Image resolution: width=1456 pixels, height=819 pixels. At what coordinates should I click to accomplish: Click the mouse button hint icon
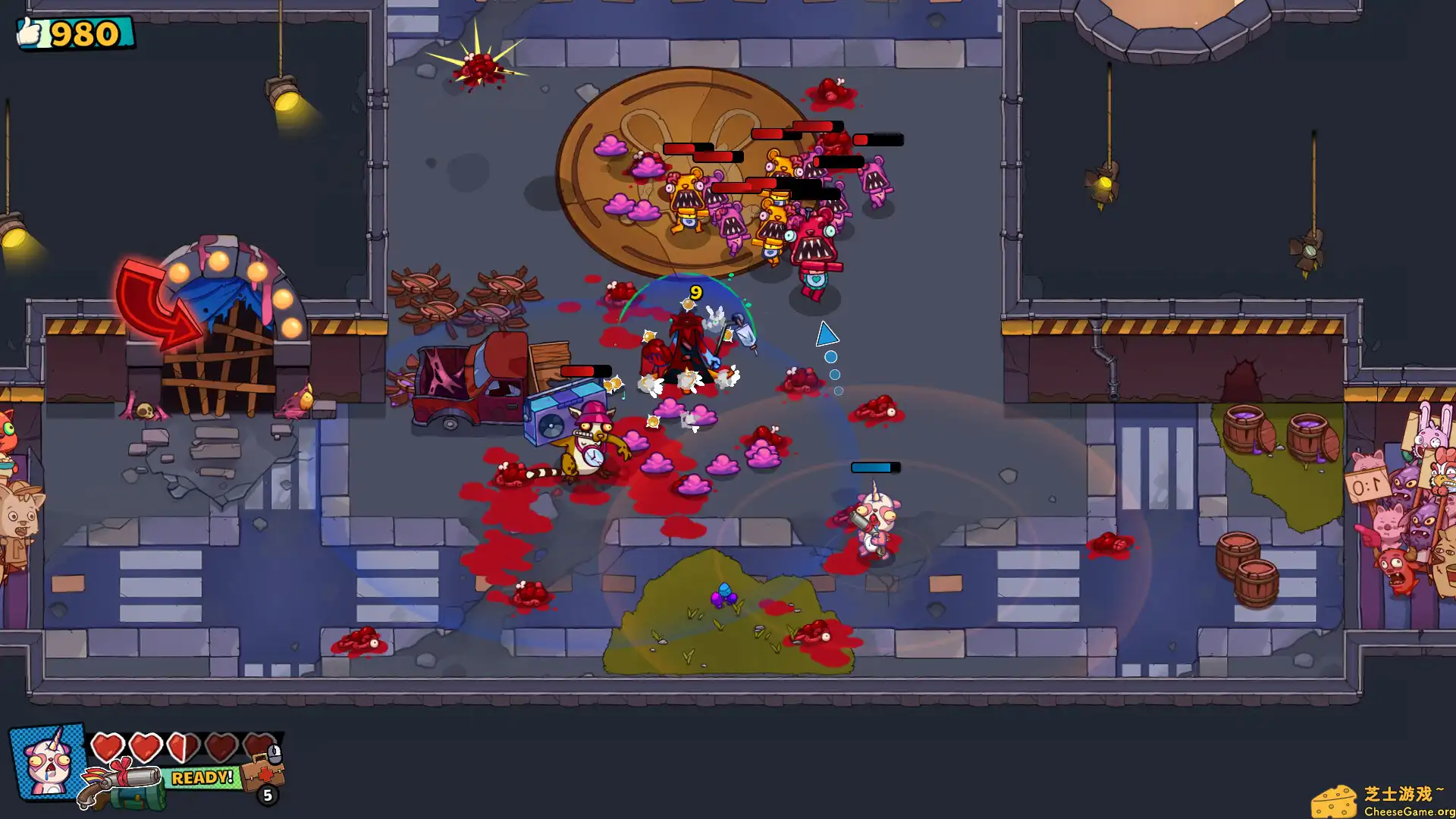tap(276, 754)
